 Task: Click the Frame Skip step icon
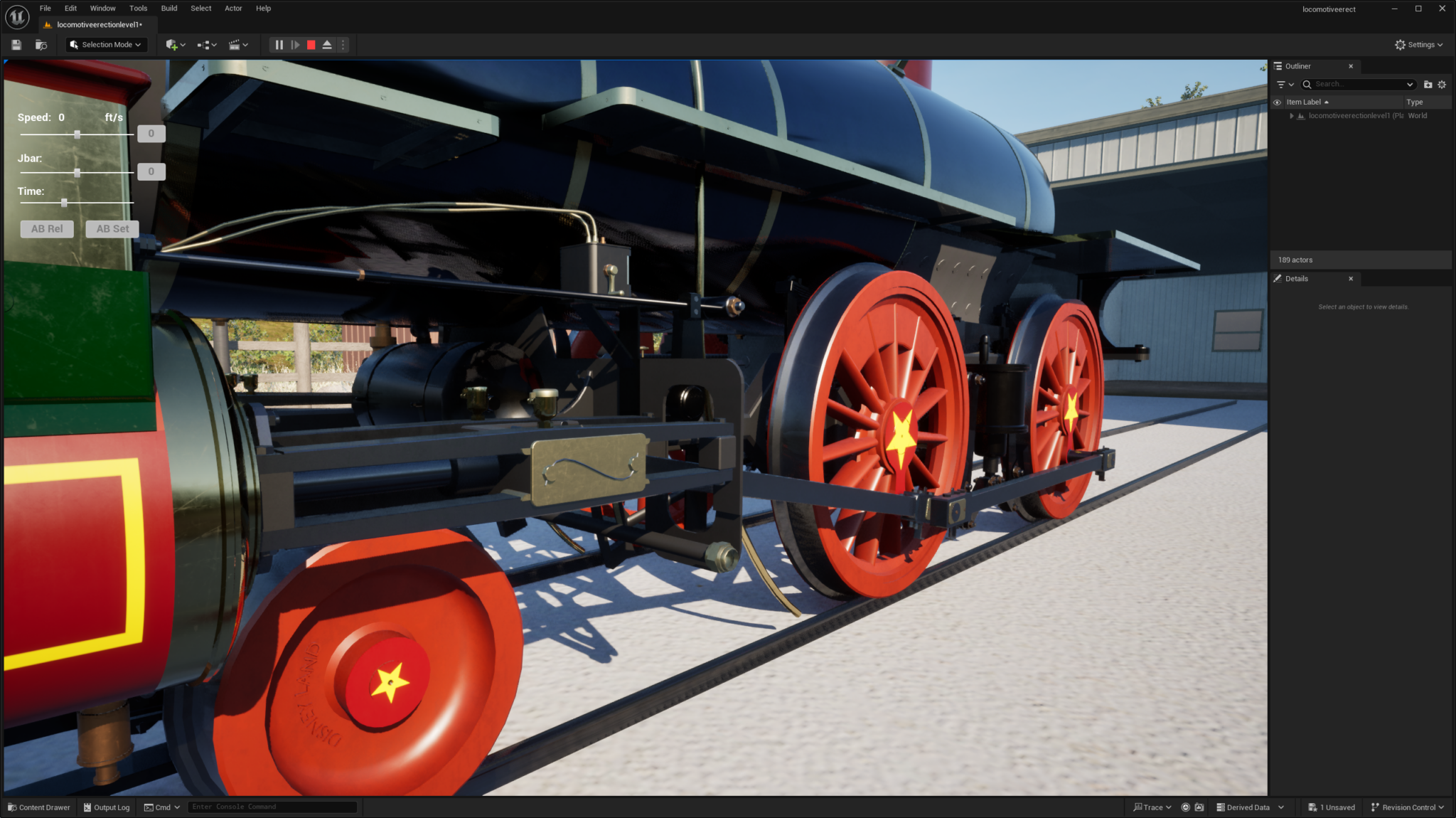[295, 44]
